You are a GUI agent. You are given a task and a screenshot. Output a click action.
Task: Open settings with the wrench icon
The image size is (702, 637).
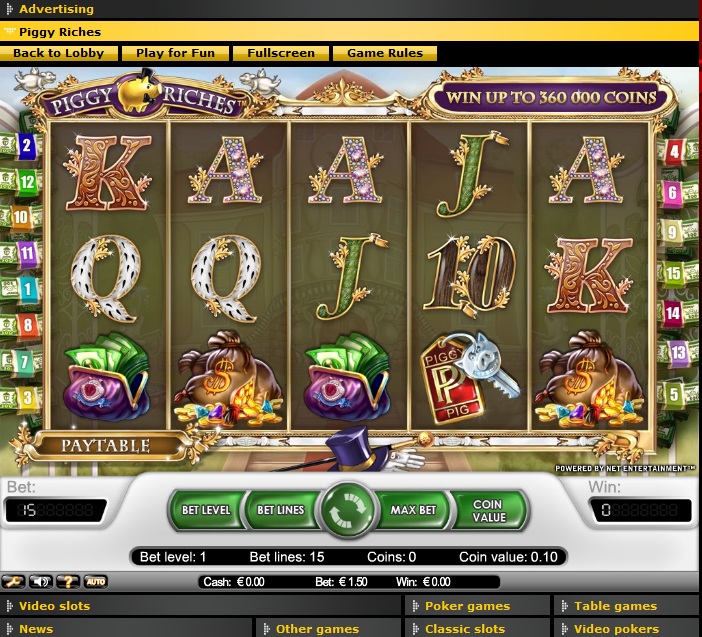point(14,581)
